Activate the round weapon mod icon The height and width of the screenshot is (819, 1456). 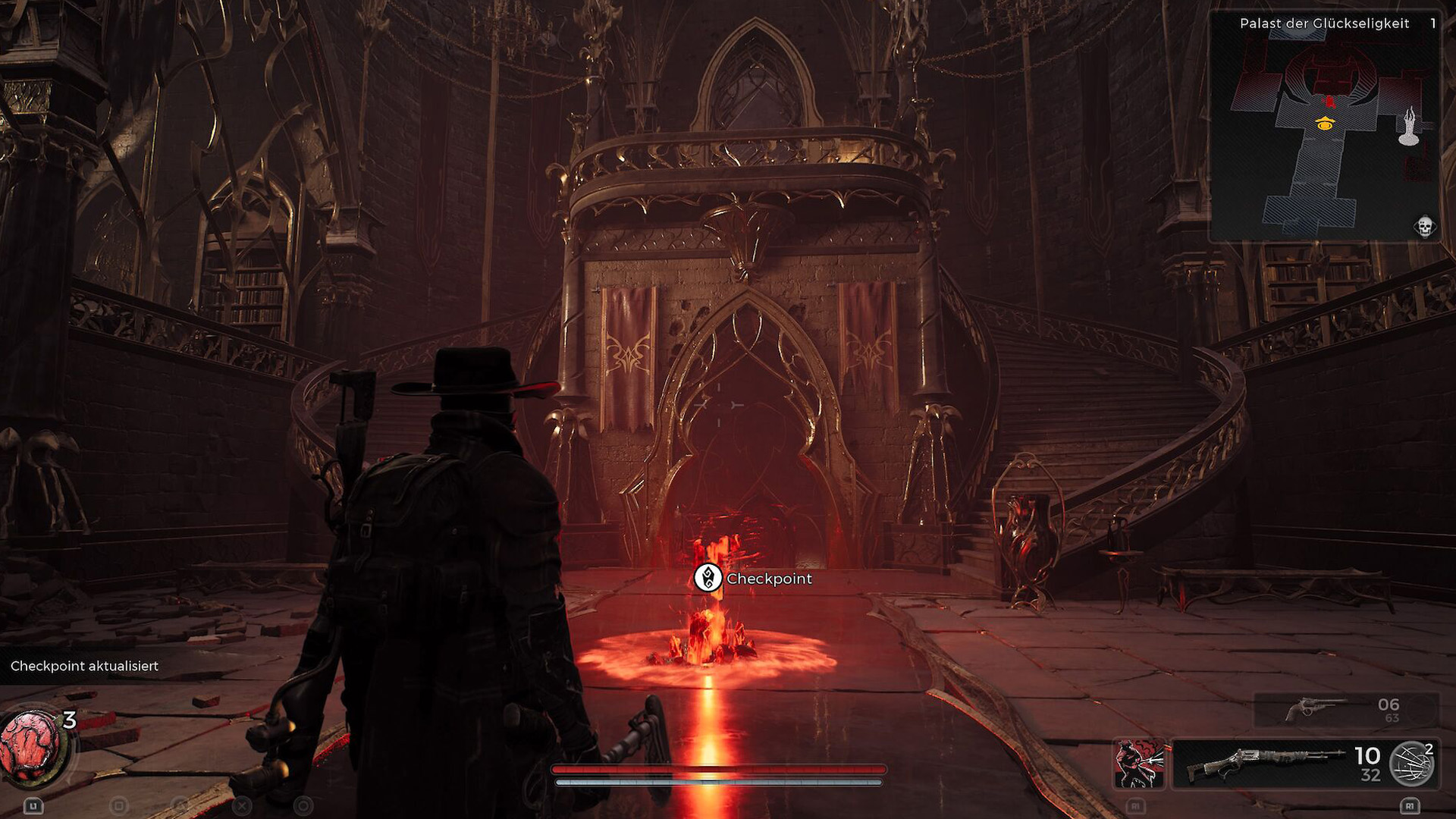(x=1411, y=763)
